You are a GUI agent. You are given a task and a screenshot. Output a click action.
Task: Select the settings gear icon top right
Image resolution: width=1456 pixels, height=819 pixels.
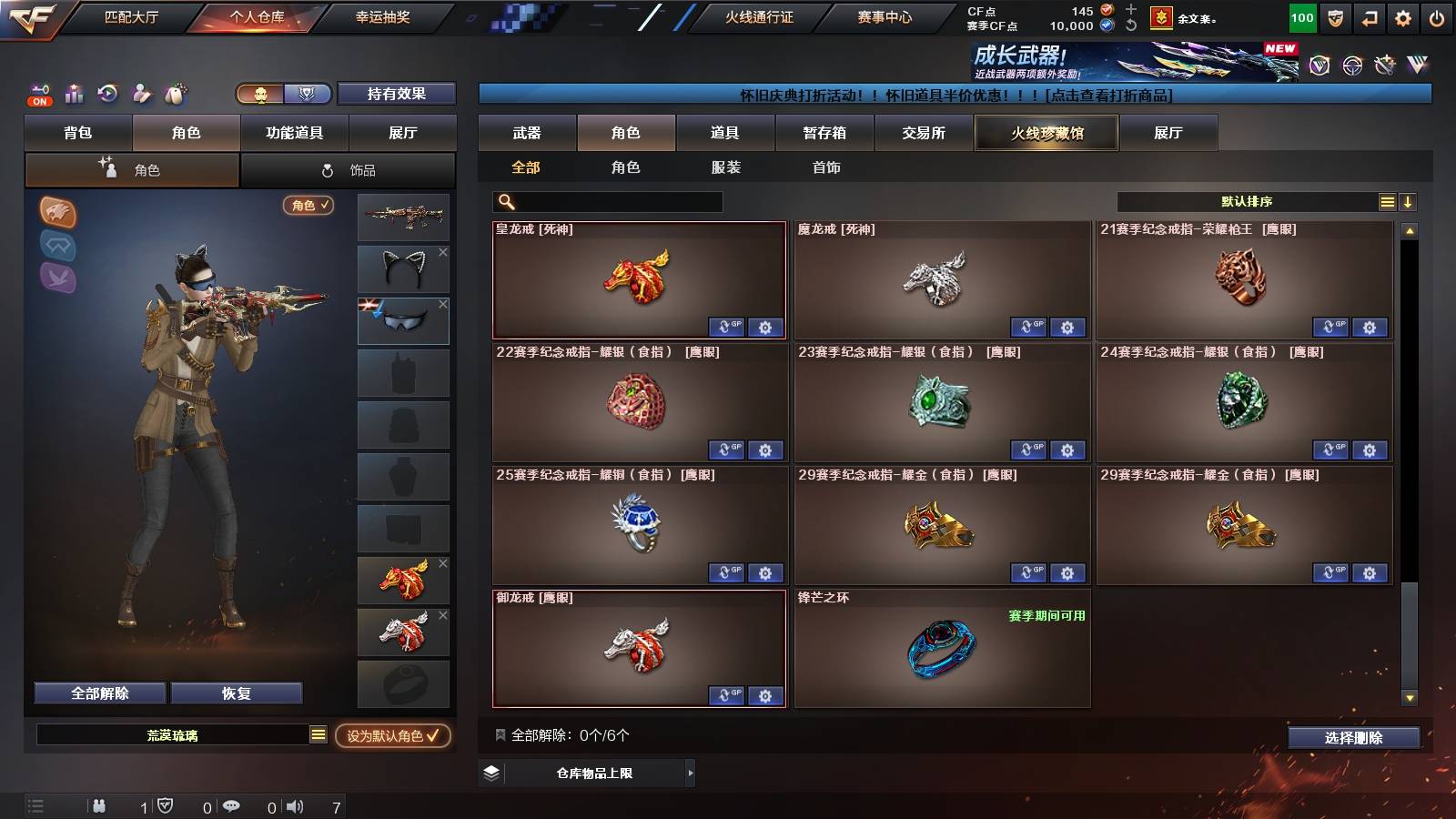tap(1404, 15)
